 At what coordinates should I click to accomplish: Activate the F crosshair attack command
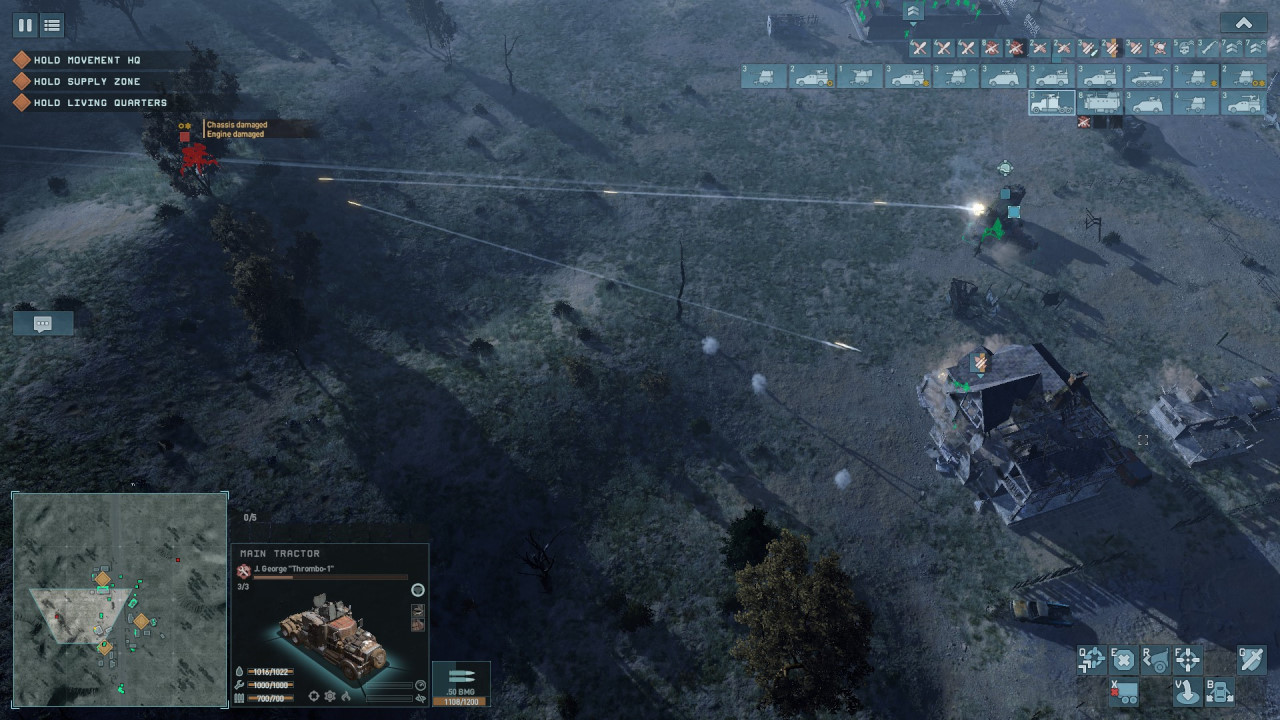pos(1188,659)
